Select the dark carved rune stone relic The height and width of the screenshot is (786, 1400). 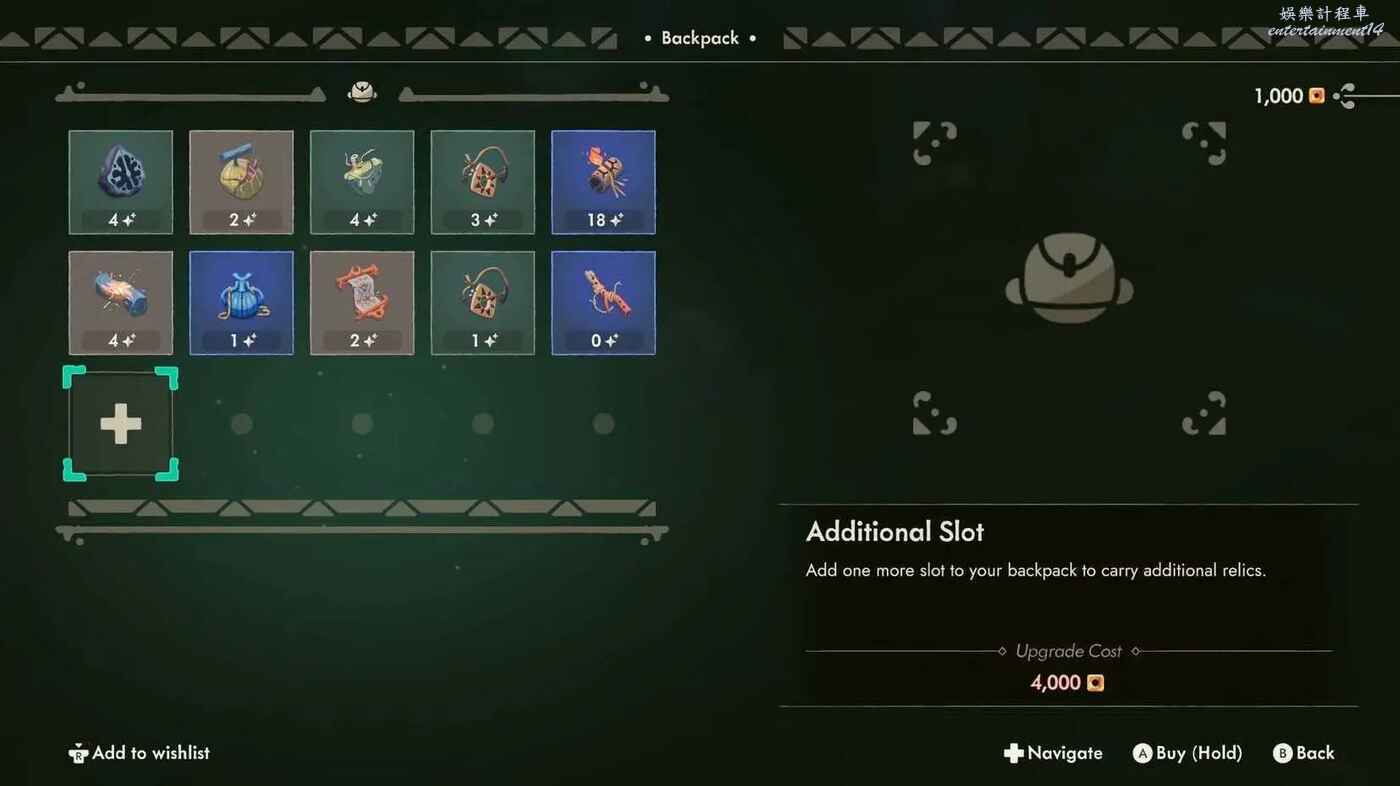(x=121, y=182)
